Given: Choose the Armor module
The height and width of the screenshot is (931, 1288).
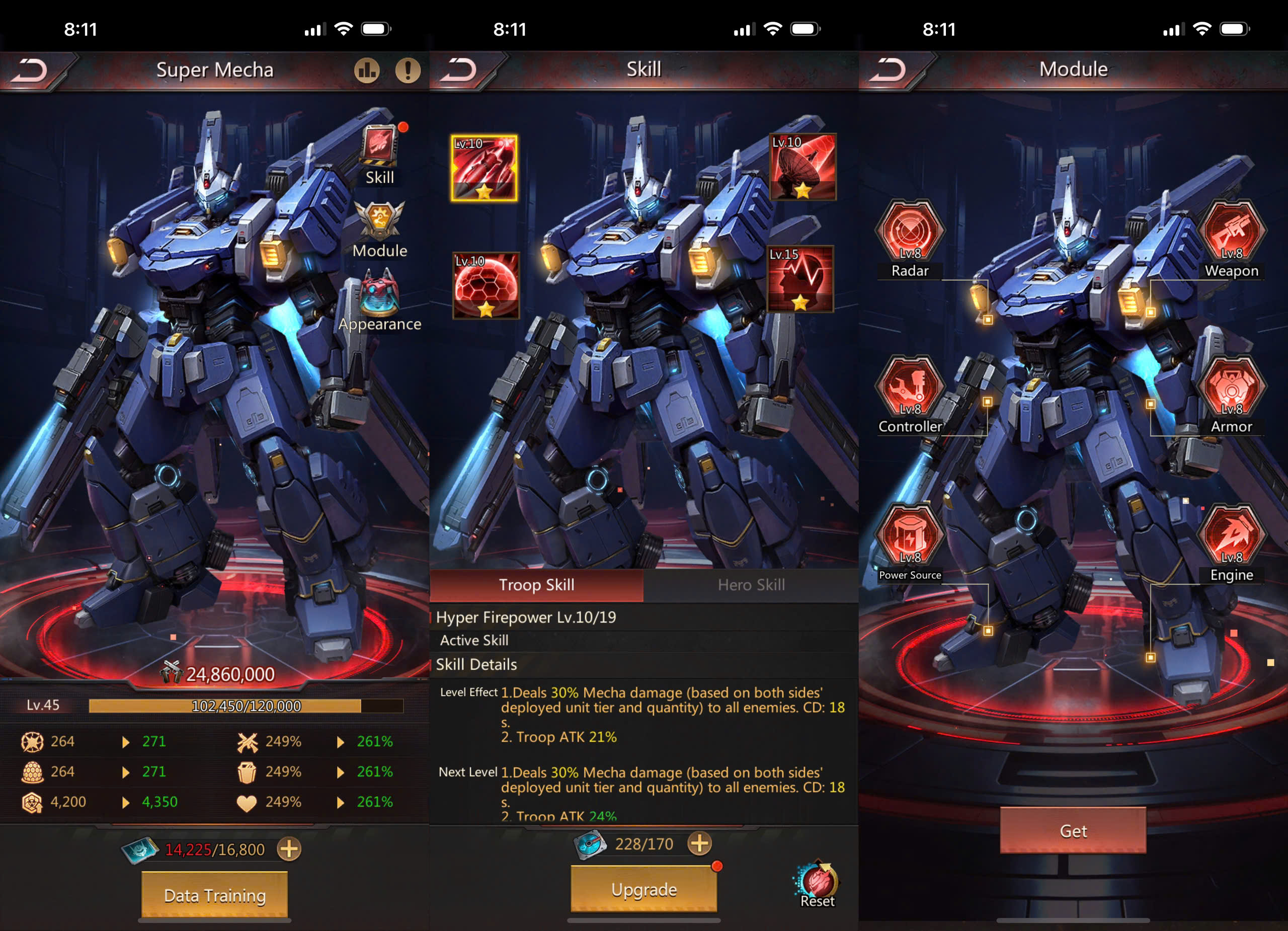Looking at the screenshot, I should tap(1231, 389).
